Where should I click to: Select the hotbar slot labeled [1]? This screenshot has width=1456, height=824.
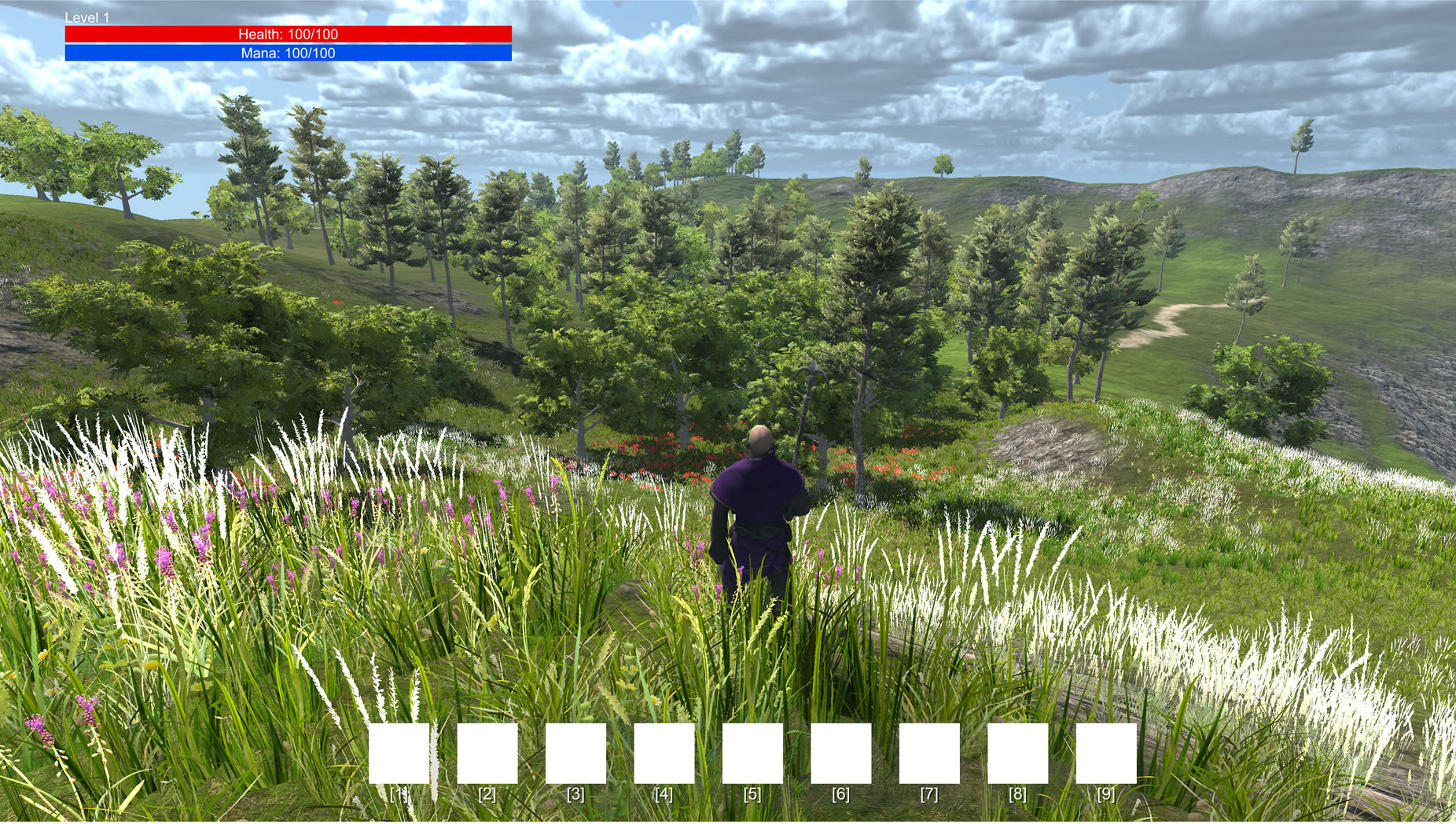pyautogui.click(x=399, y=753)
